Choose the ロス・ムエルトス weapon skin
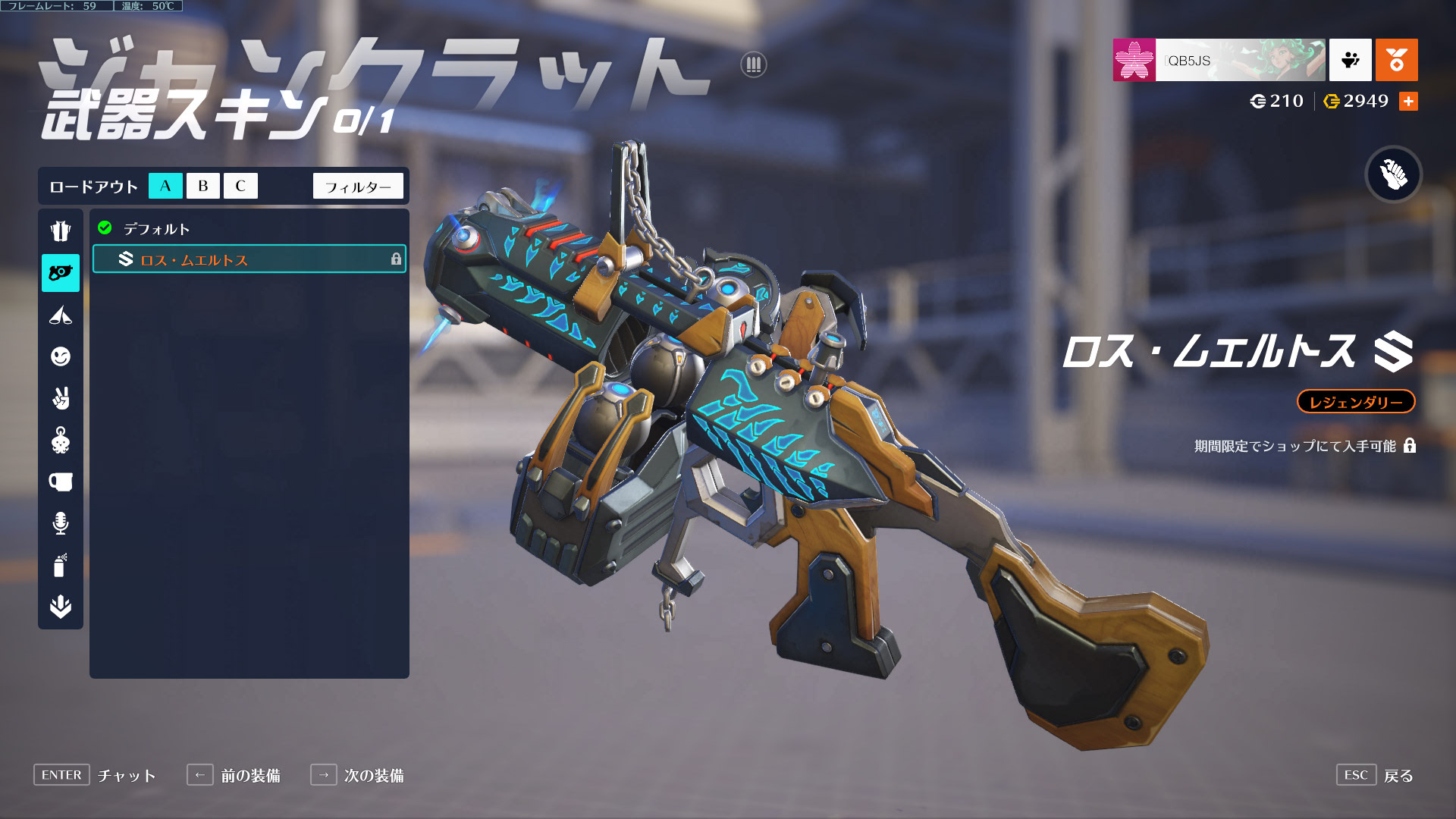The image size is (1456, 819). tap(249, 259)
